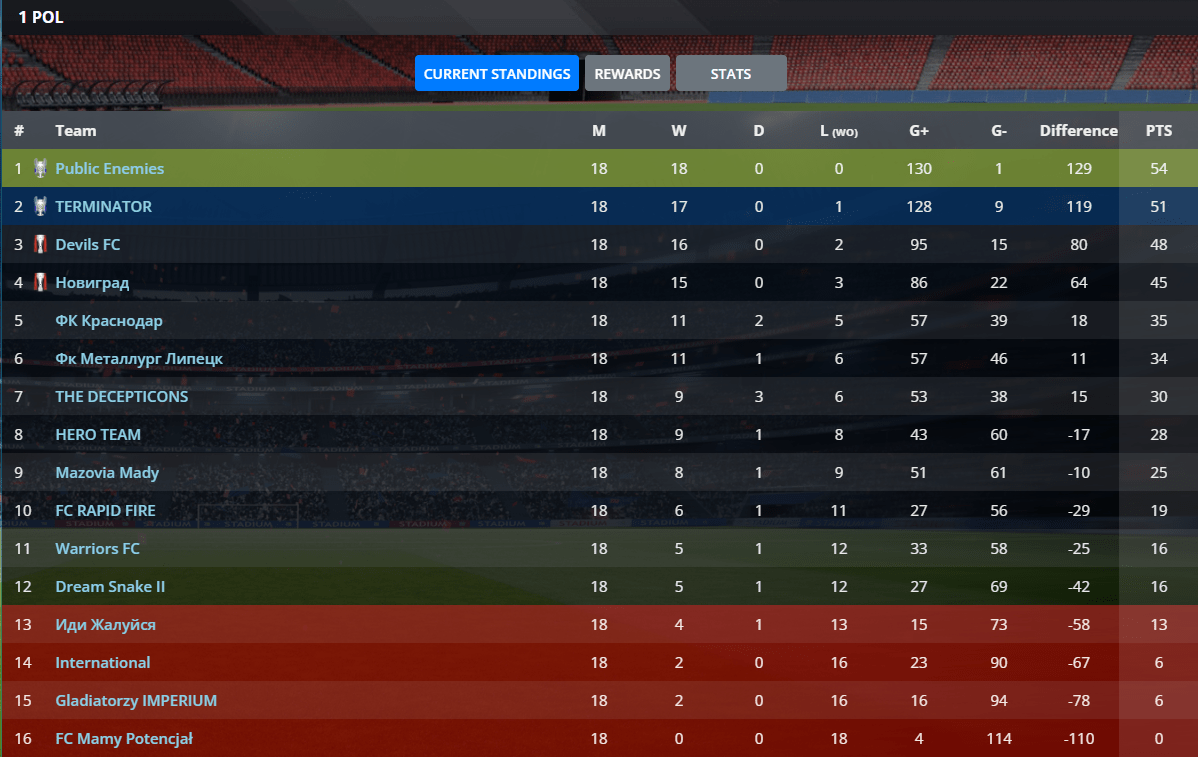Open FC Mamy Potencjał team page
The width and height of the screenshot is (1198, 757).
click(123, 739)
